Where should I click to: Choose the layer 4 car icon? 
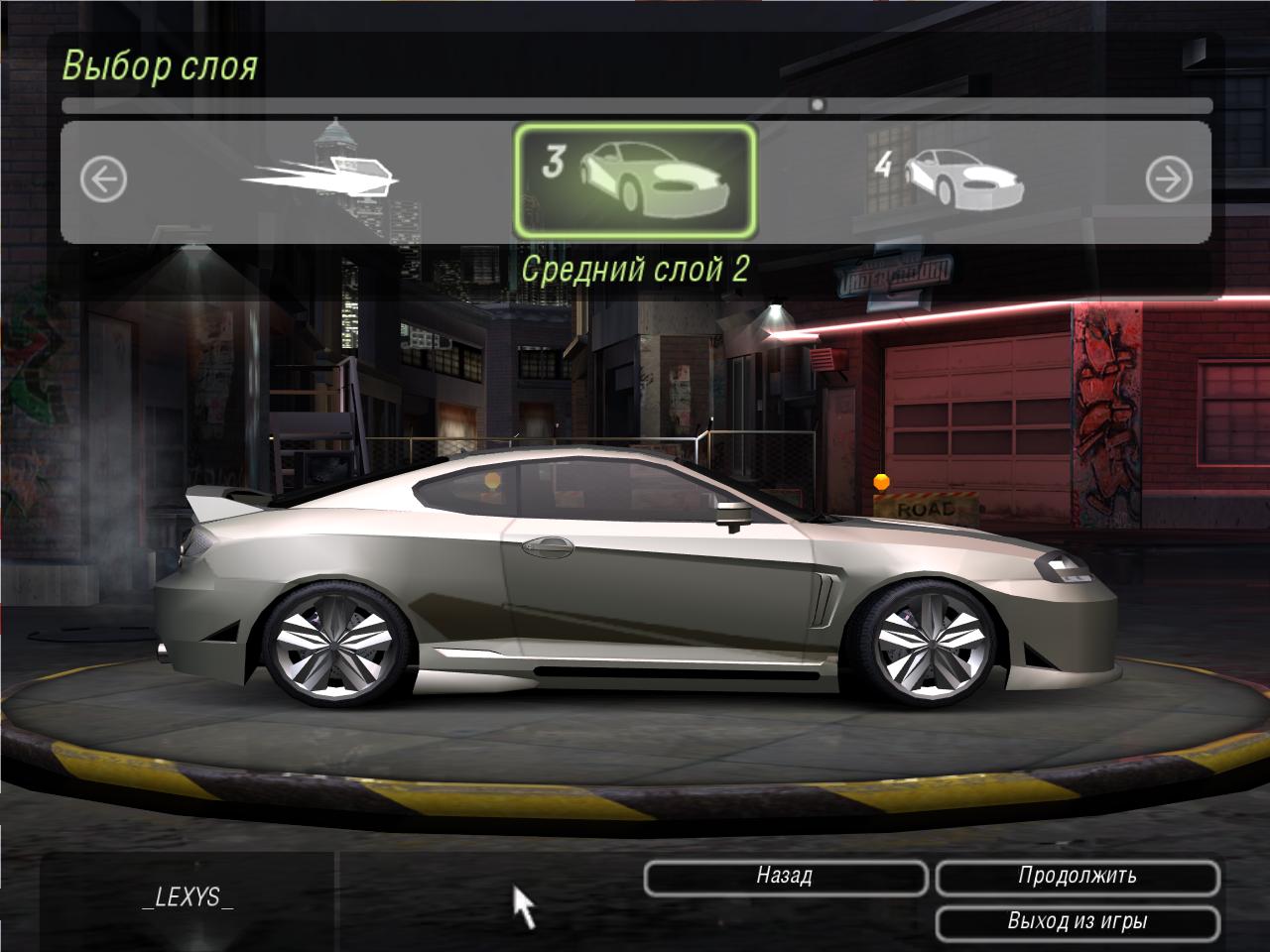[951, 180]
